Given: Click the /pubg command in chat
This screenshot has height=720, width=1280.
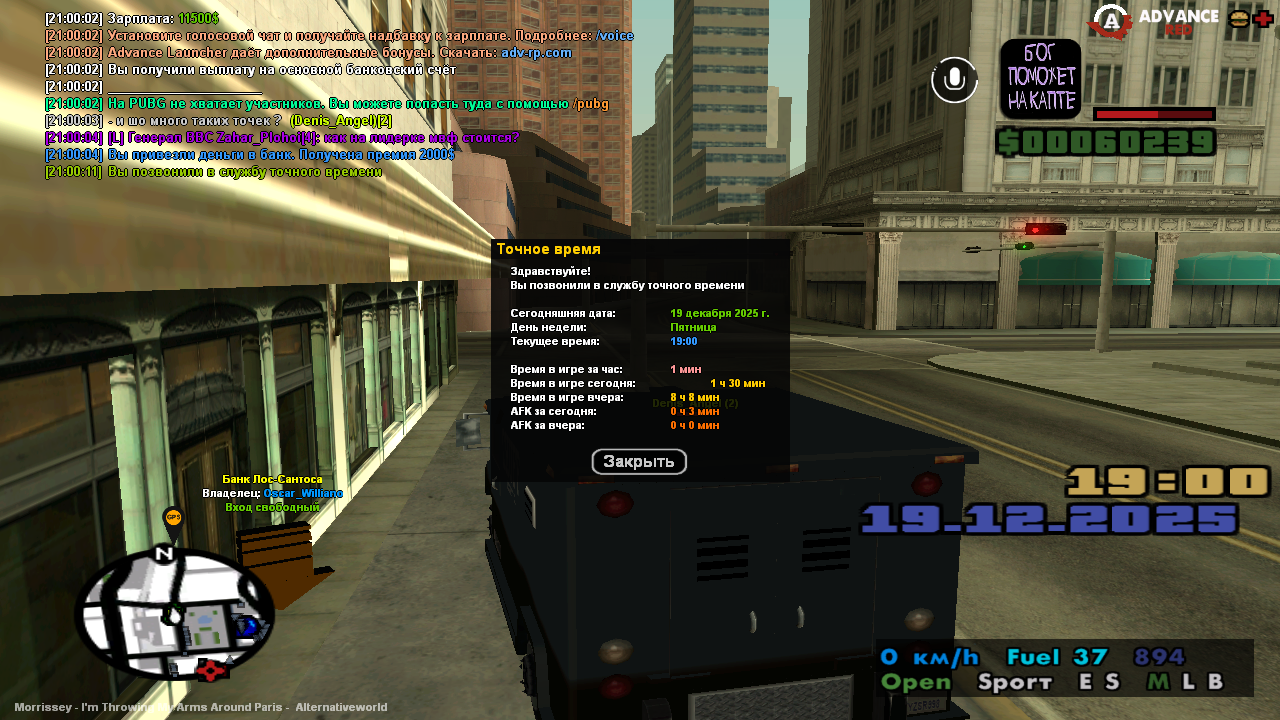Looking at the screenshot, I should pyautogui.click(x=590, y=104).
